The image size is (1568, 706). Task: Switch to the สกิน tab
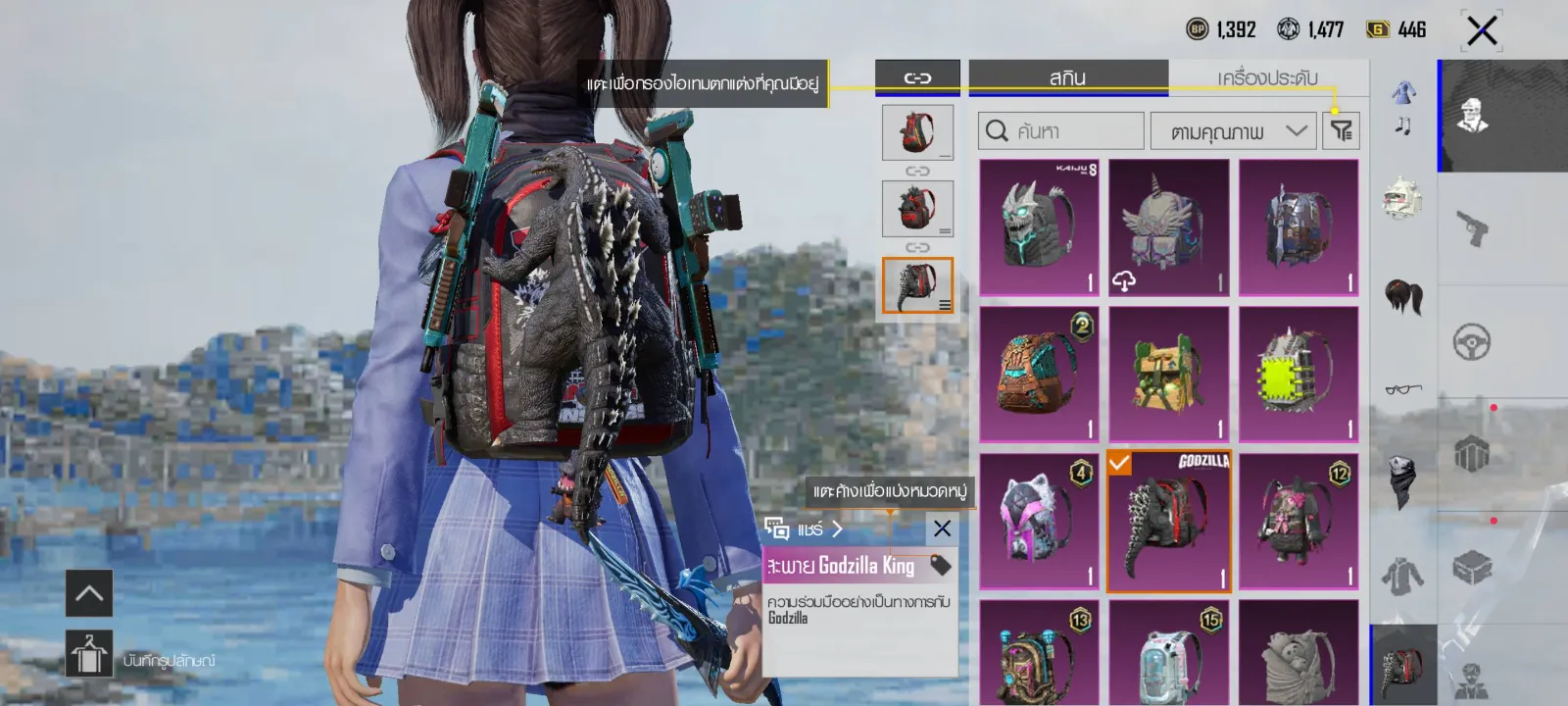click(1067, 77)
